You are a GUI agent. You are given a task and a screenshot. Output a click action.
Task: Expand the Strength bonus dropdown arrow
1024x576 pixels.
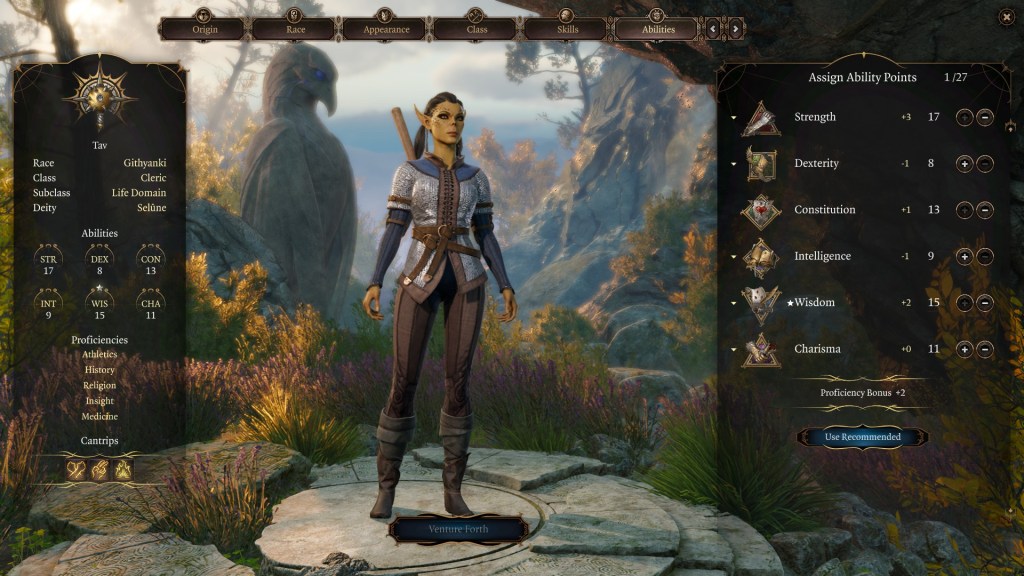pos(732,118)
